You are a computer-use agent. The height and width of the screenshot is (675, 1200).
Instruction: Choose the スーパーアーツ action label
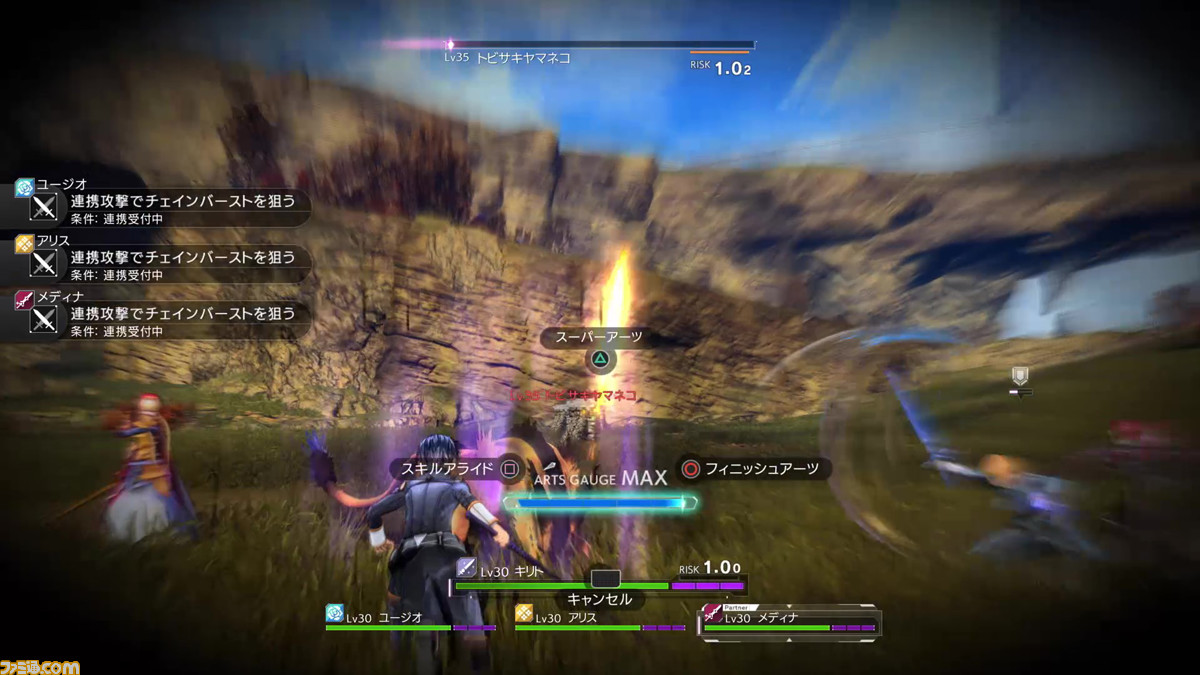tap(599, 338)
